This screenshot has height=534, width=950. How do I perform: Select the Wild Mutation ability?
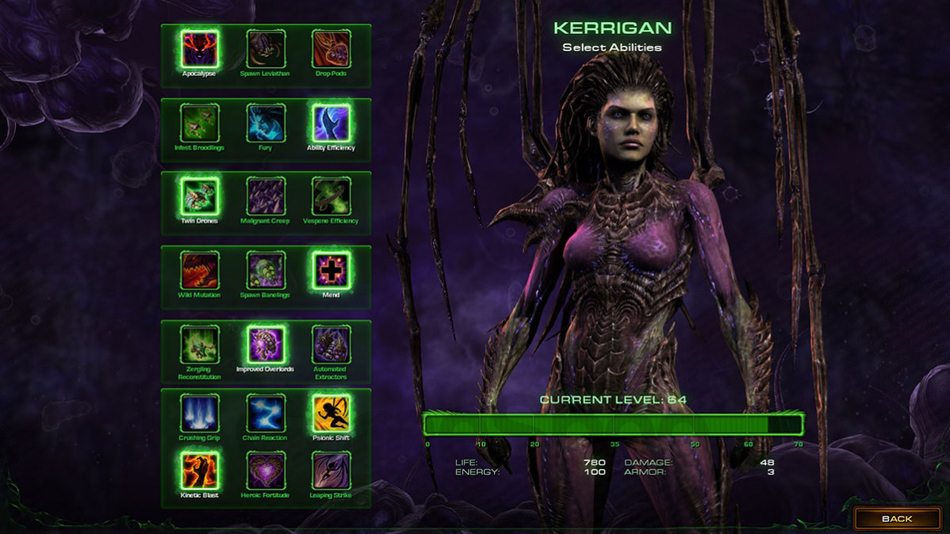pos(200,270)
